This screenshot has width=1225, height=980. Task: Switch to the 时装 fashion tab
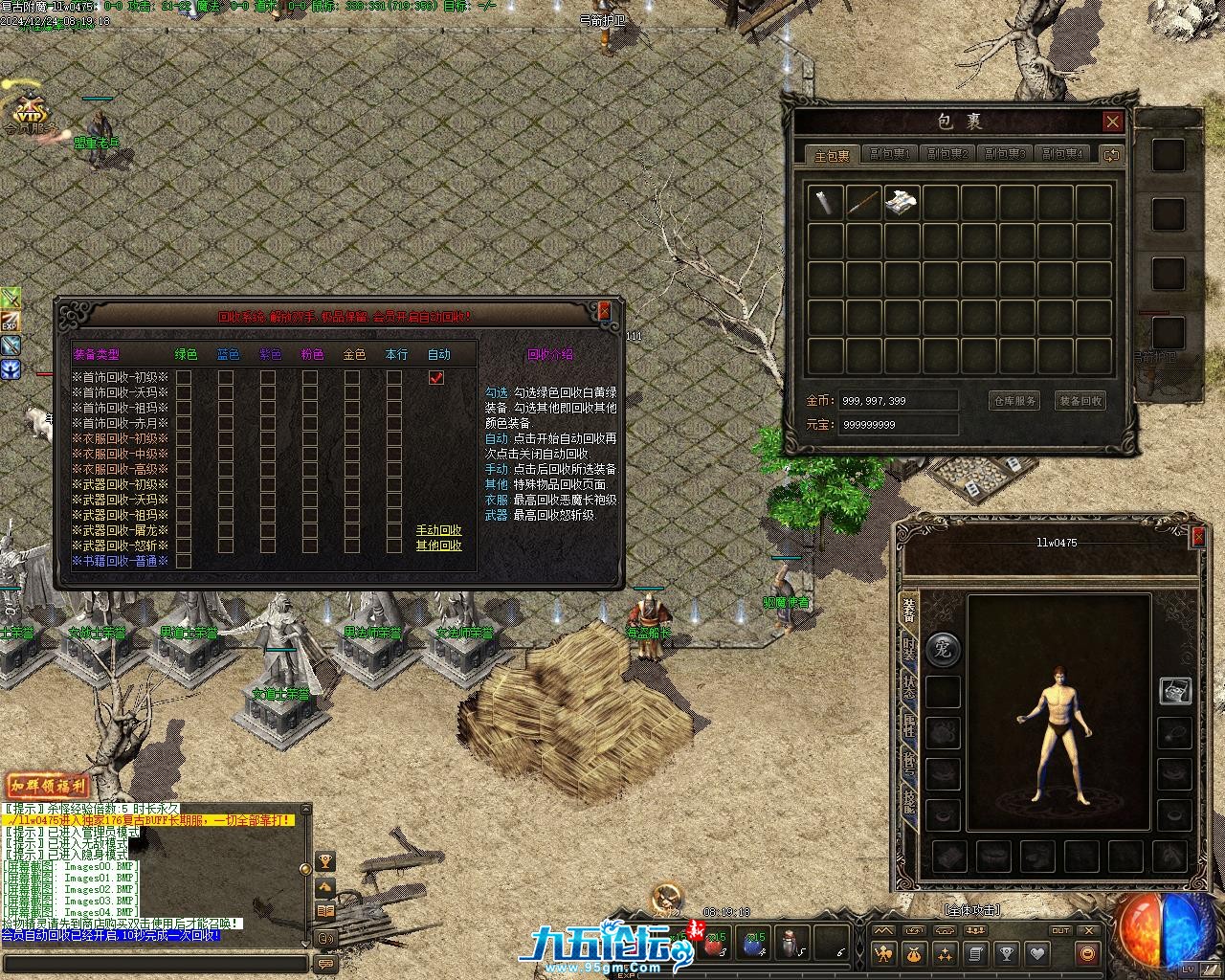tap(909, 649)
